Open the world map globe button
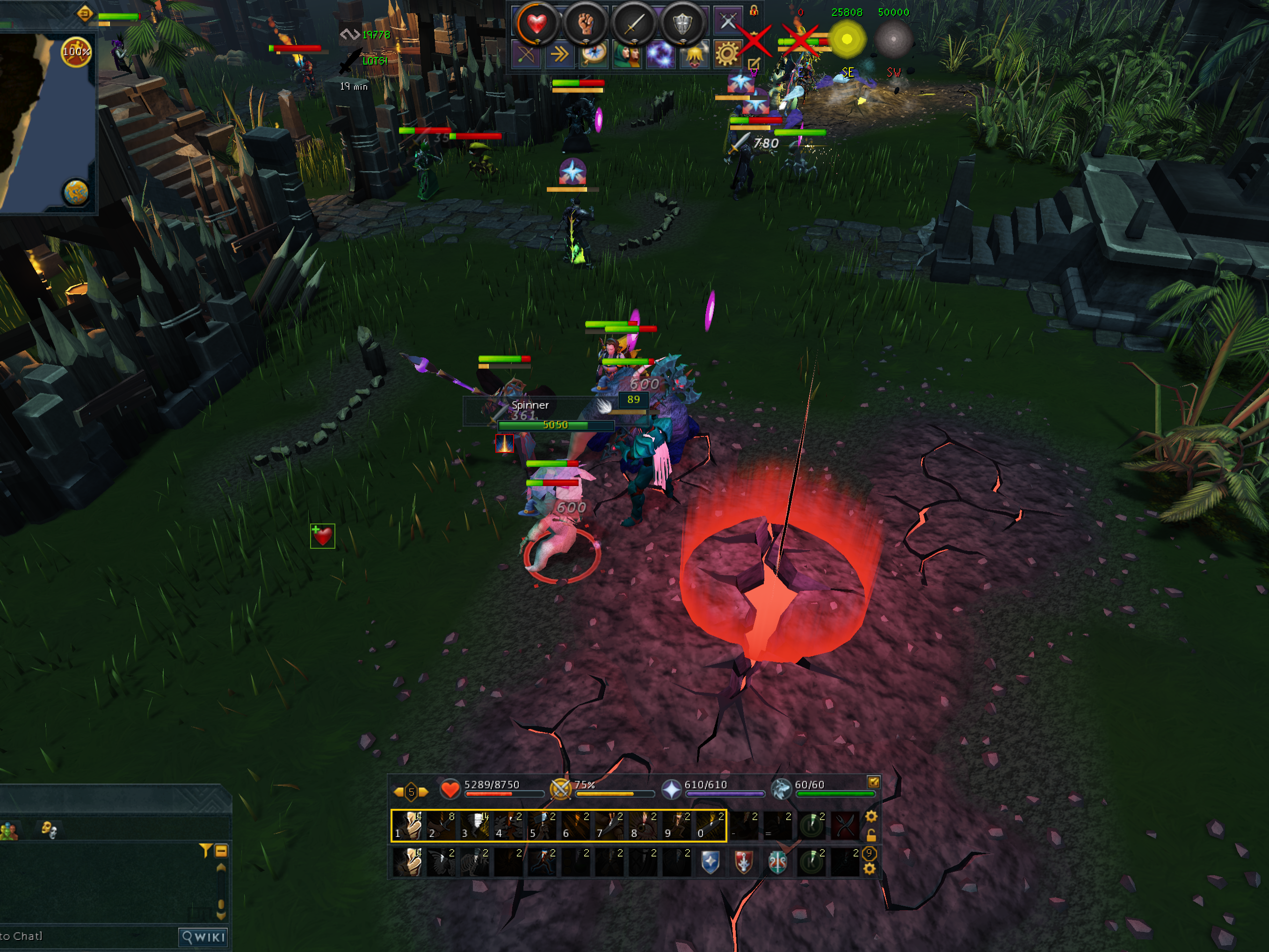 tap(76, 192)
